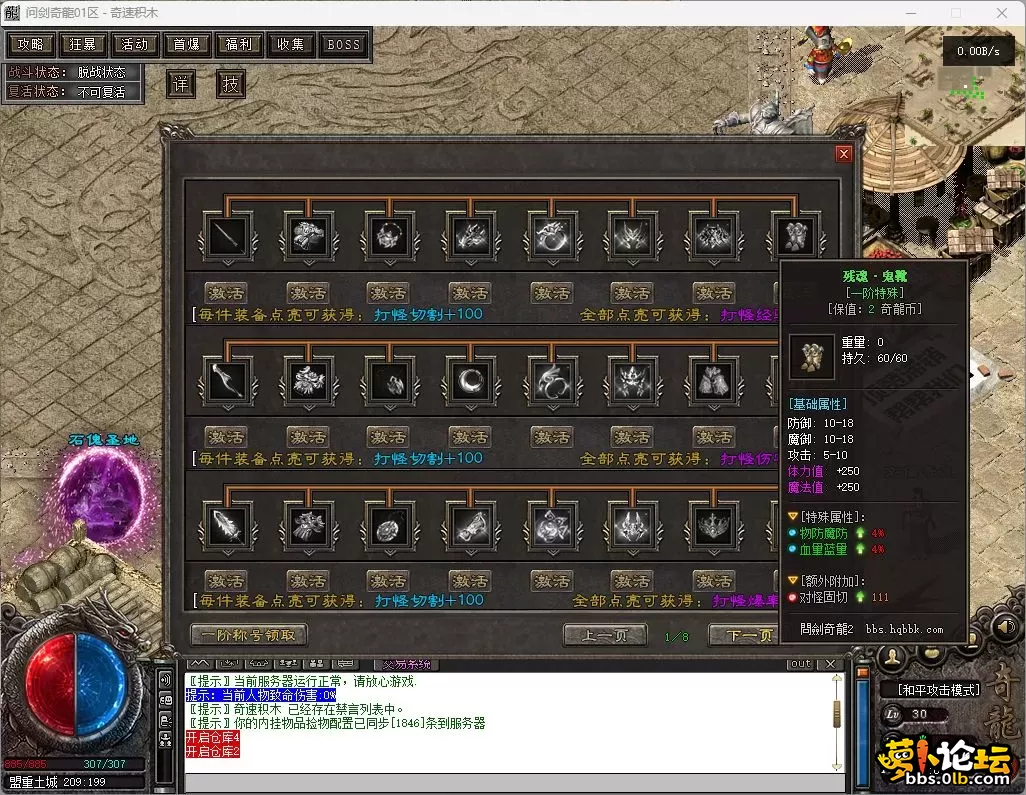The image size is (1026, 795).
Task: Click the 详 details button
Action: pos(180,85)
